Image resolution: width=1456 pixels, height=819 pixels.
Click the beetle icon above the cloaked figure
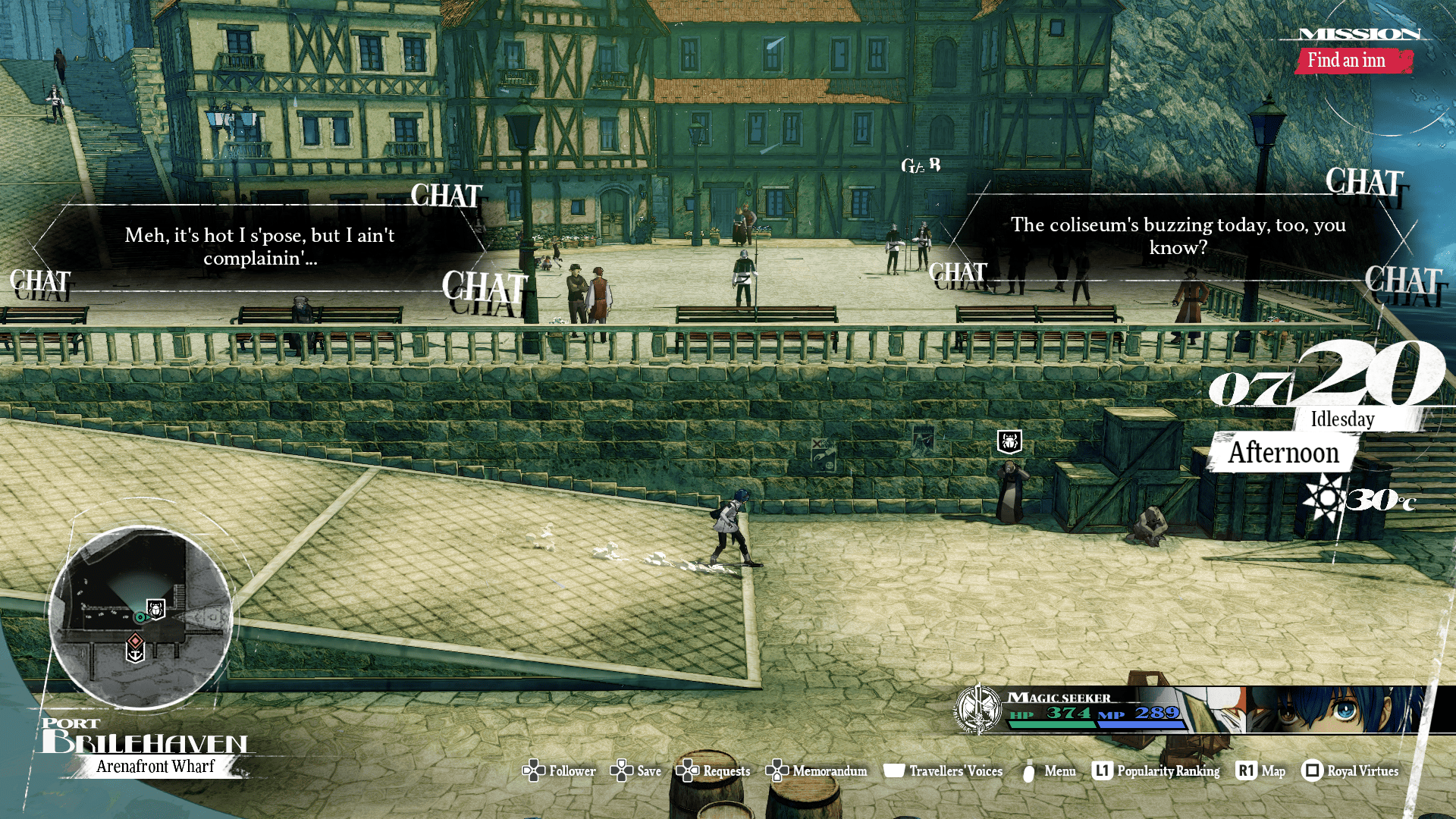tap(1009, 441)
